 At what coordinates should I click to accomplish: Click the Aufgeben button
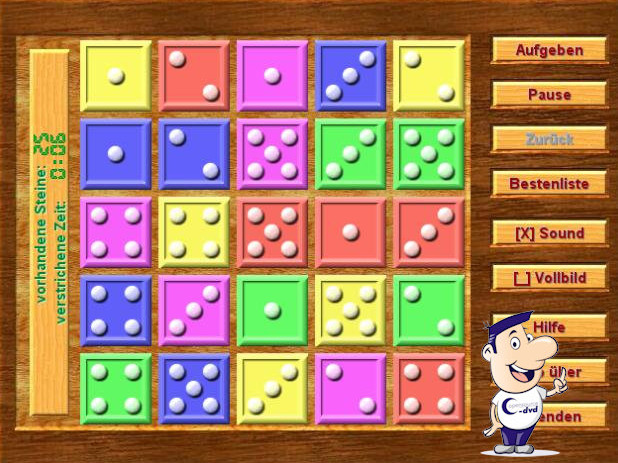point(549,50)
